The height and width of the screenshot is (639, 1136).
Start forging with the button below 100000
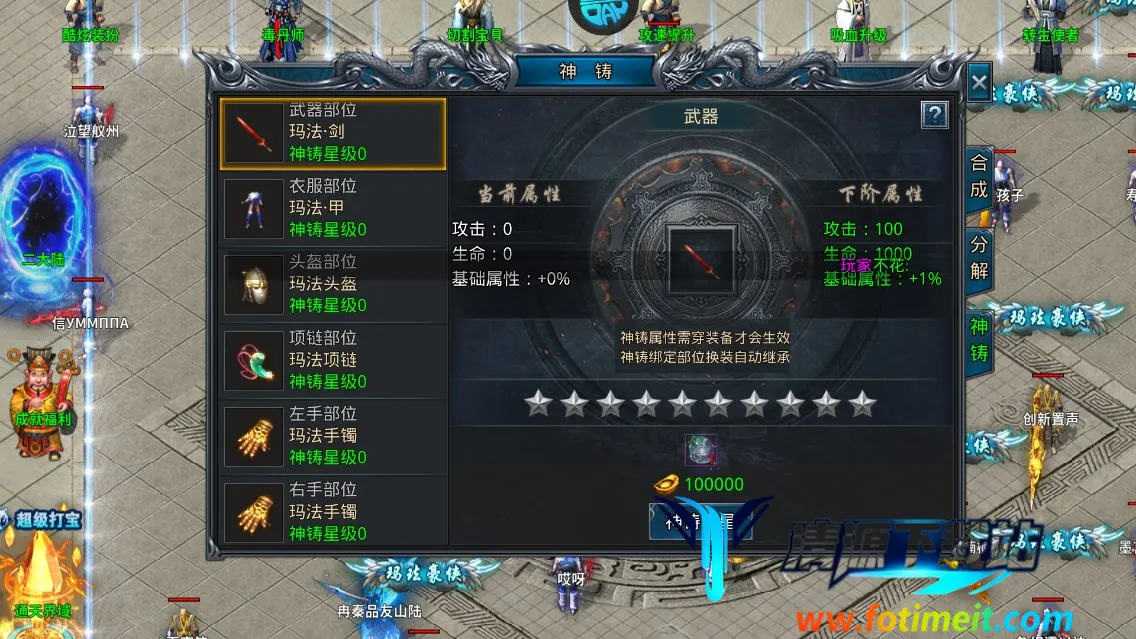coord(700,520)
